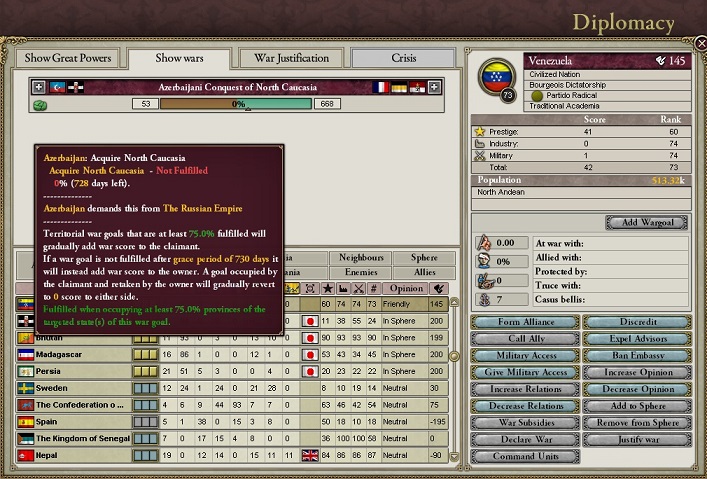Form Alliance with Venezuela
This screenshot has width=707, height=479.
[524, 322]
